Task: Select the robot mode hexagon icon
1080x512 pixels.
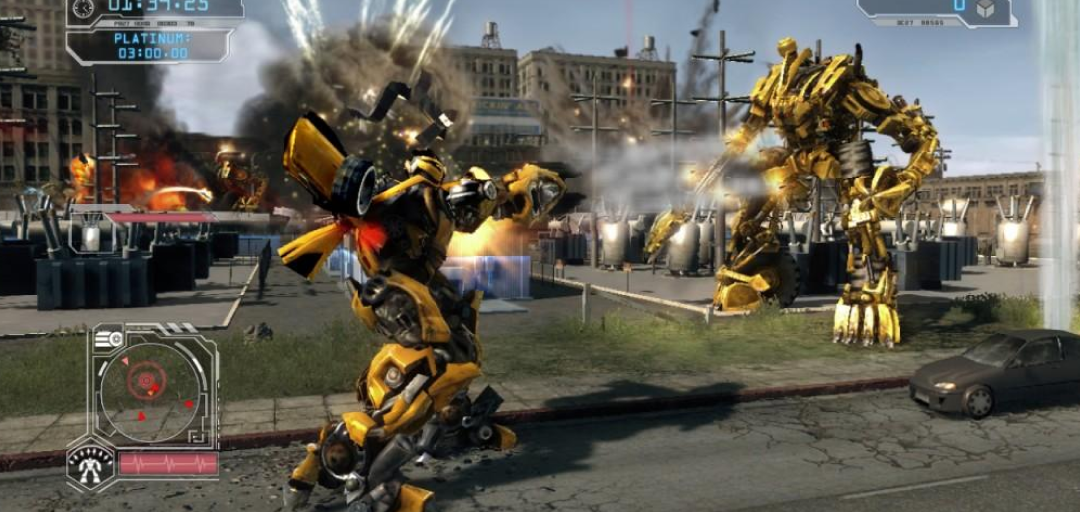Action: tap(90, 465)
